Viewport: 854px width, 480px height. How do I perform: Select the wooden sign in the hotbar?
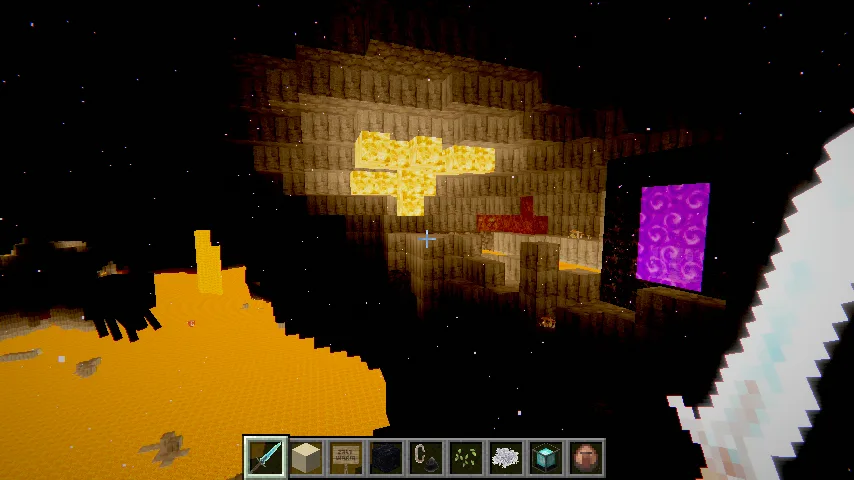point(346,457)
